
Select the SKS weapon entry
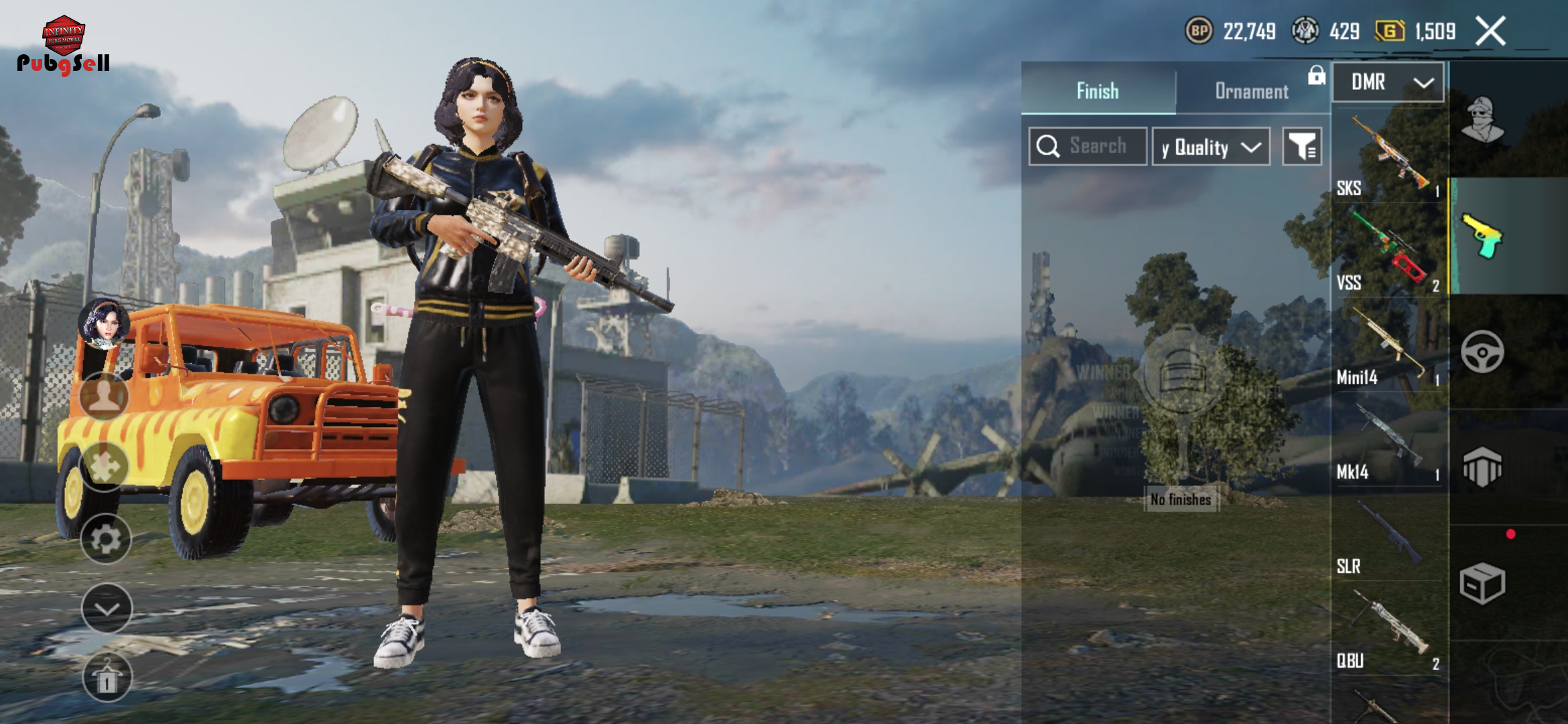pyautogui.click(x=1388, y=156)
